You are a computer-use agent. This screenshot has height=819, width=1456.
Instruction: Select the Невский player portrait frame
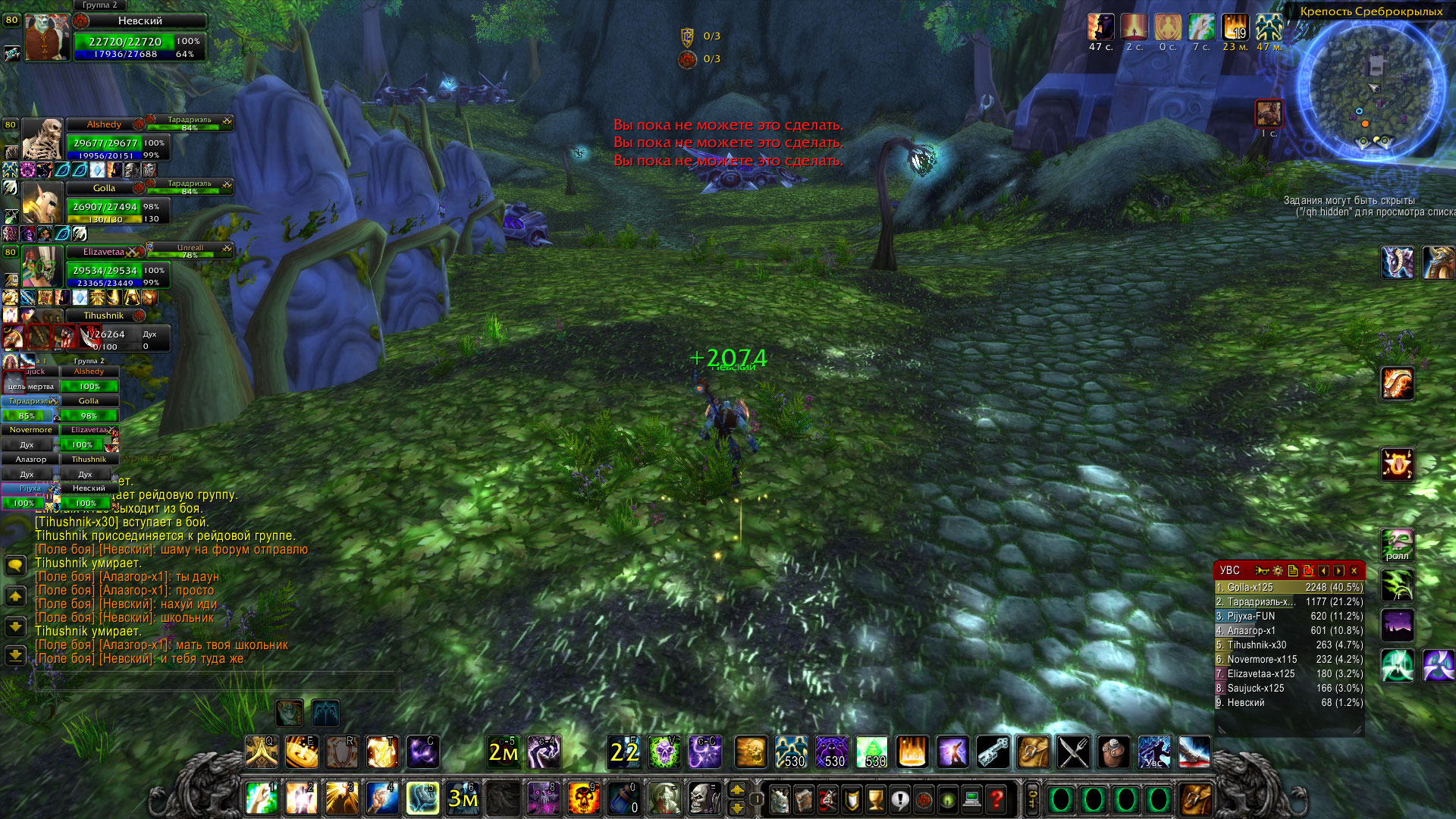coord(47,37)
